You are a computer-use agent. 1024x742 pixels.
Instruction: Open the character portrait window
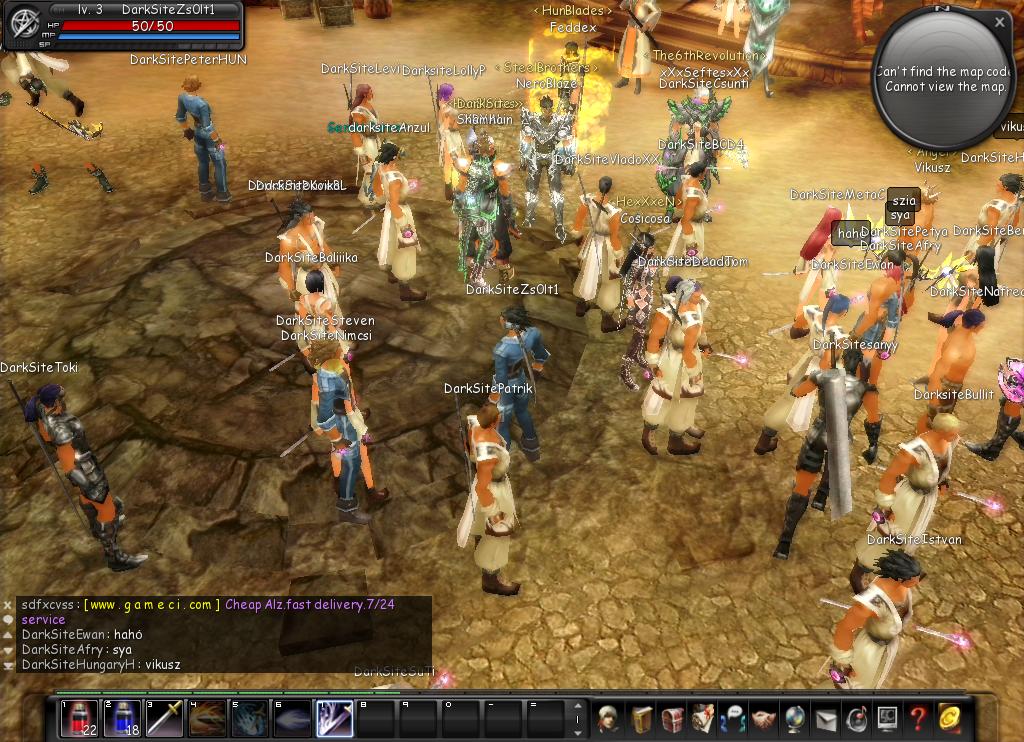tap(608, 719)
